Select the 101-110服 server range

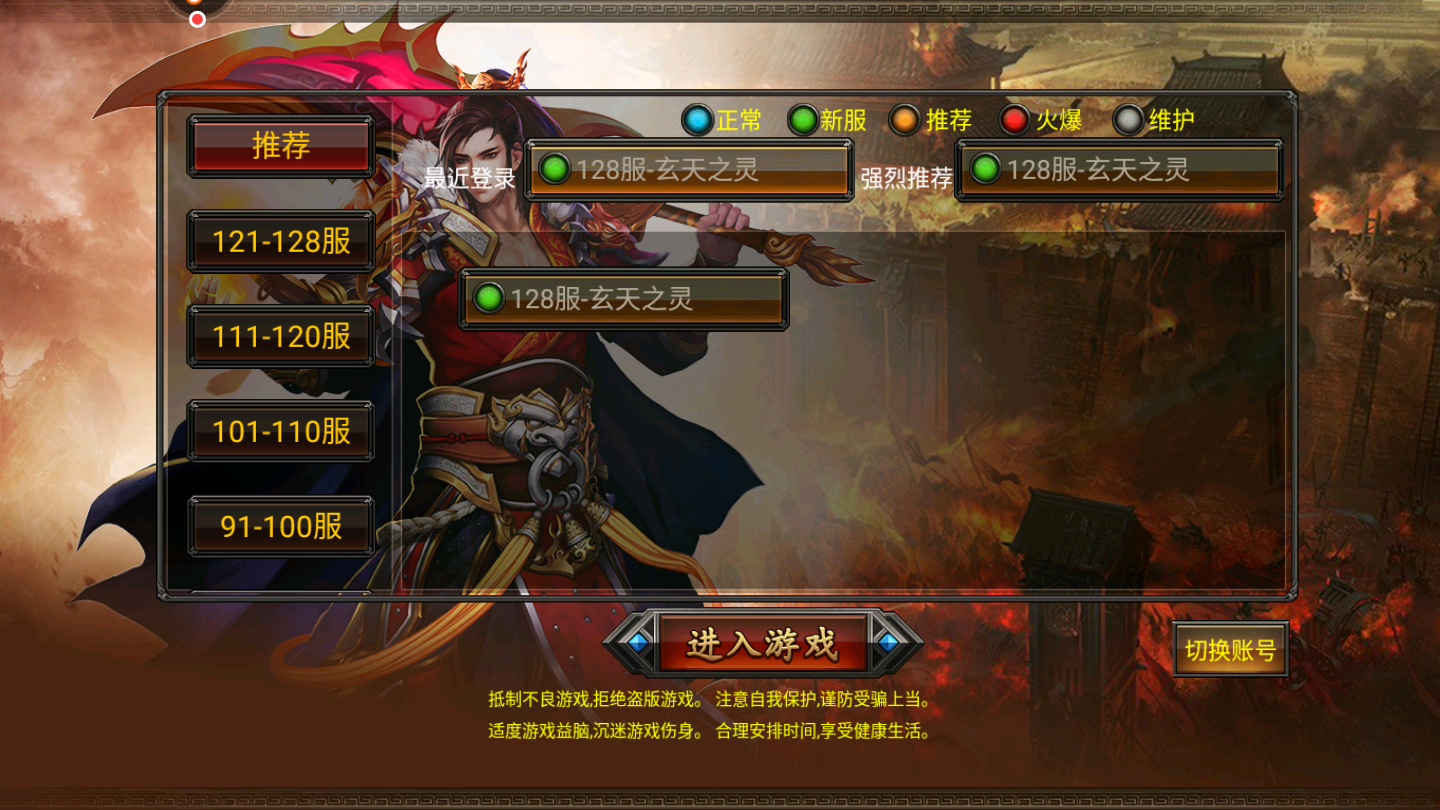point(281,430)
